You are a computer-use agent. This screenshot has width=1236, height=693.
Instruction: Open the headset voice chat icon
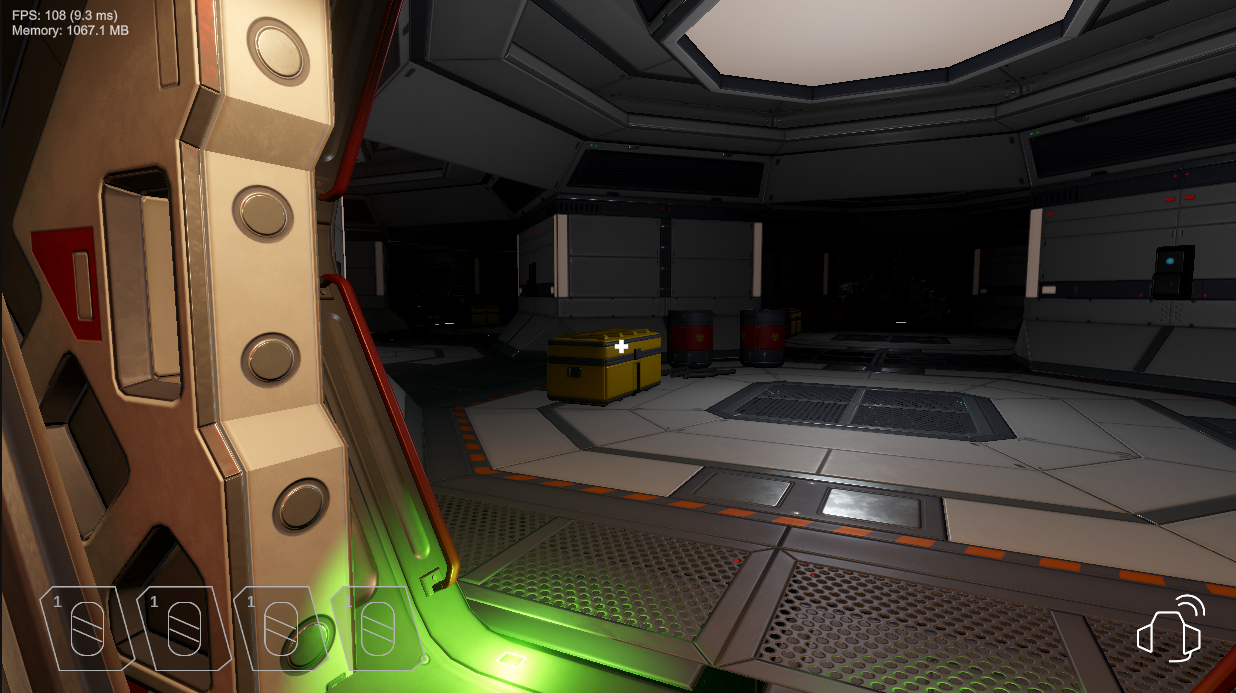1170,629
